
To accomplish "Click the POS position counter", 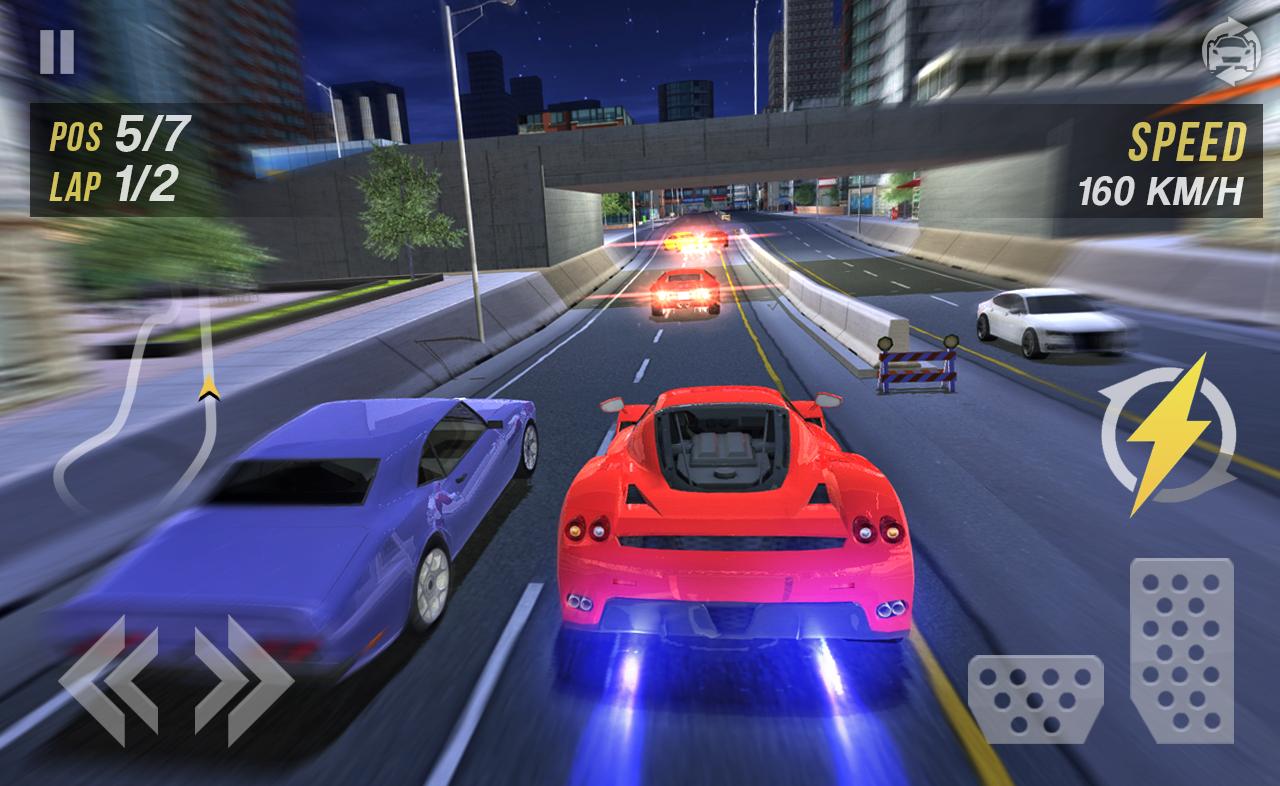I will pyautogui.click(x=110, y=138).
